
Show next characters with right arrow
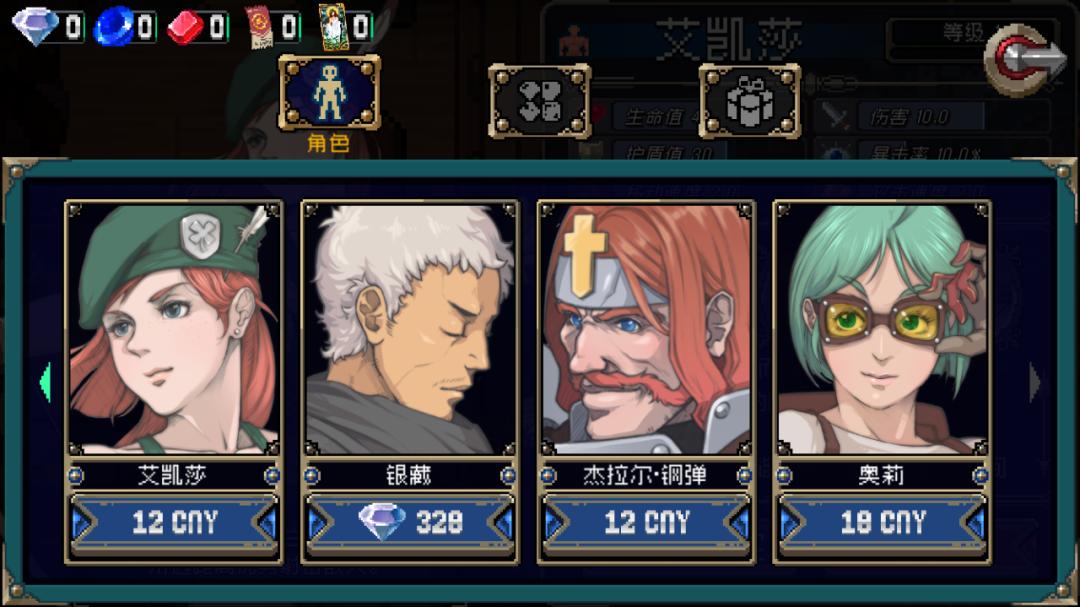(x=1035, y=382)
